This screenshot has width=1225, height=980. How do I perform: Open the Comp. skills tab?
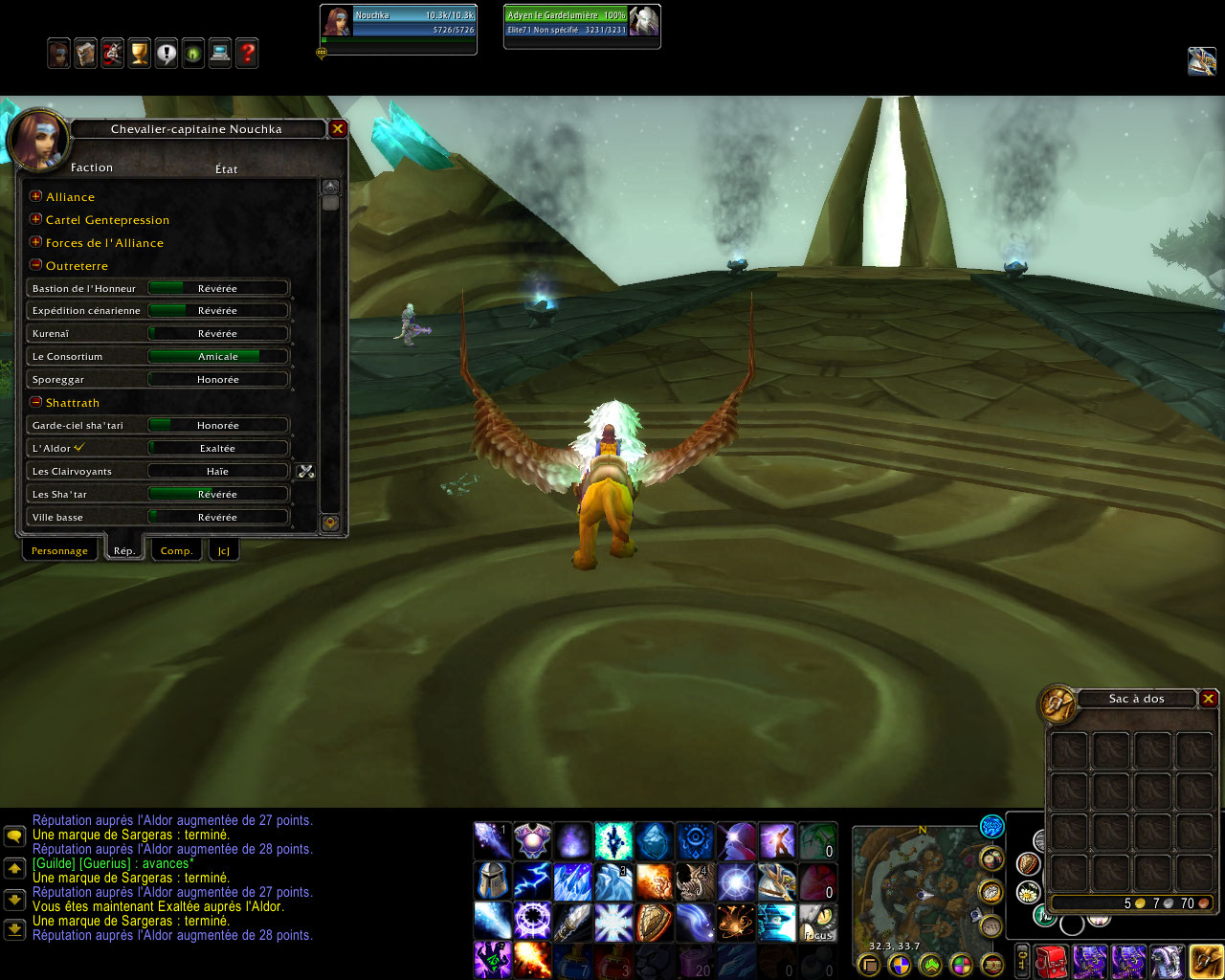[176, 550]
